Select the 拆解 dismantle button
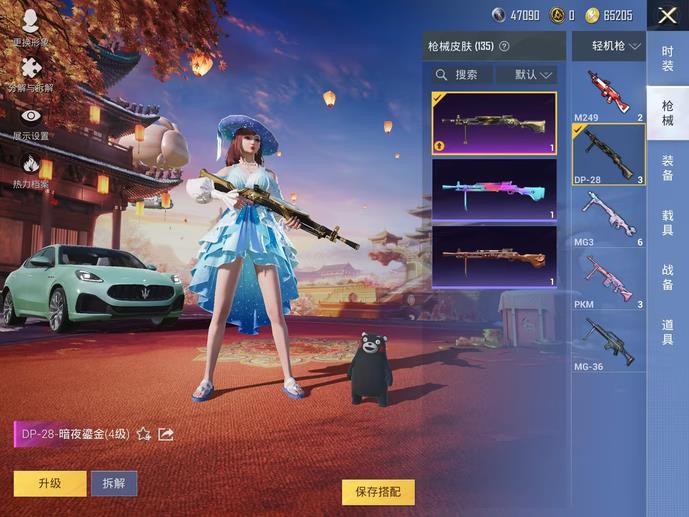 (x=114, y=483)
